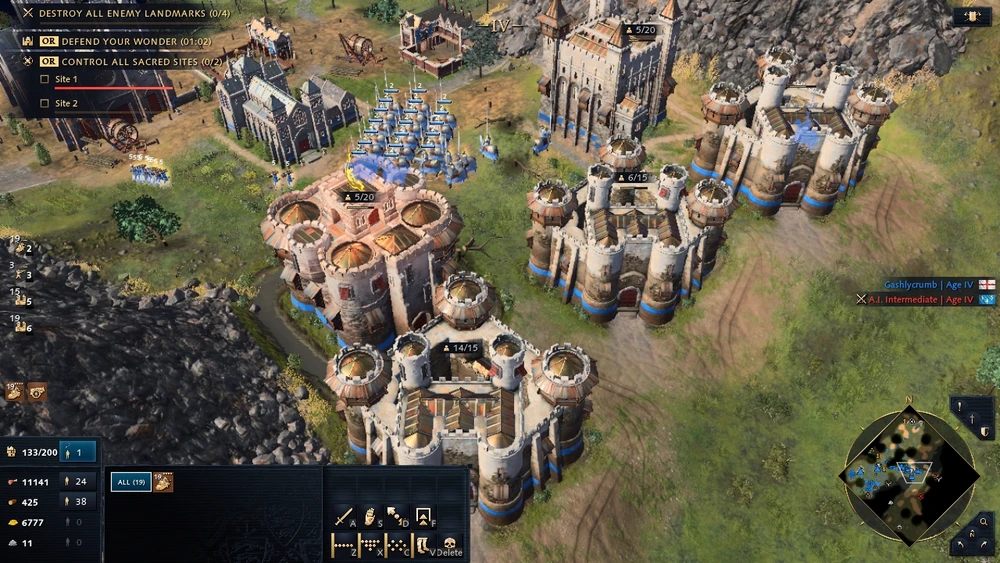
Task: Select control group 2
Action: point(21,248)
